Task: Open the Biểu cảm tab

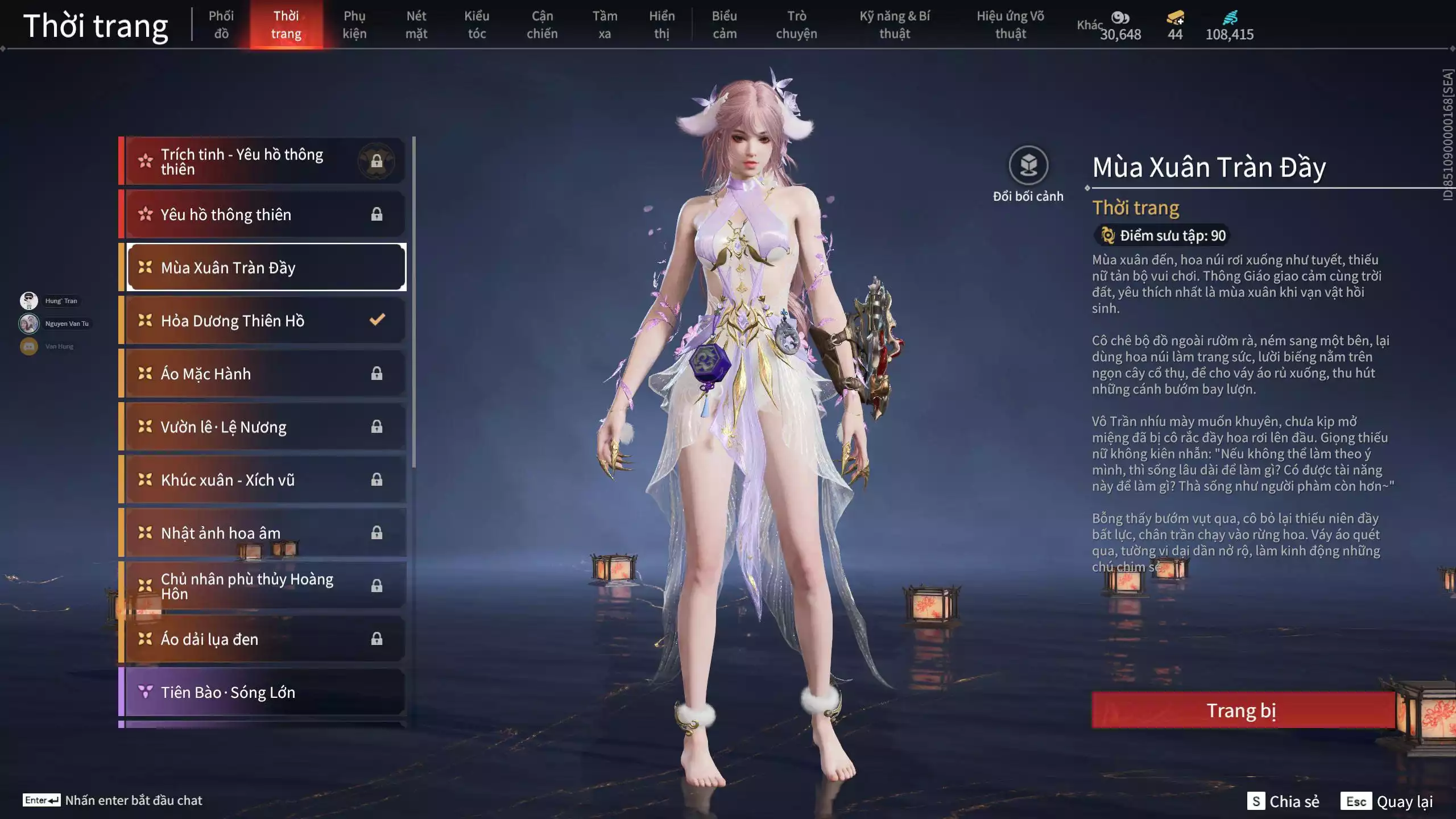Action: coord(725,25)
